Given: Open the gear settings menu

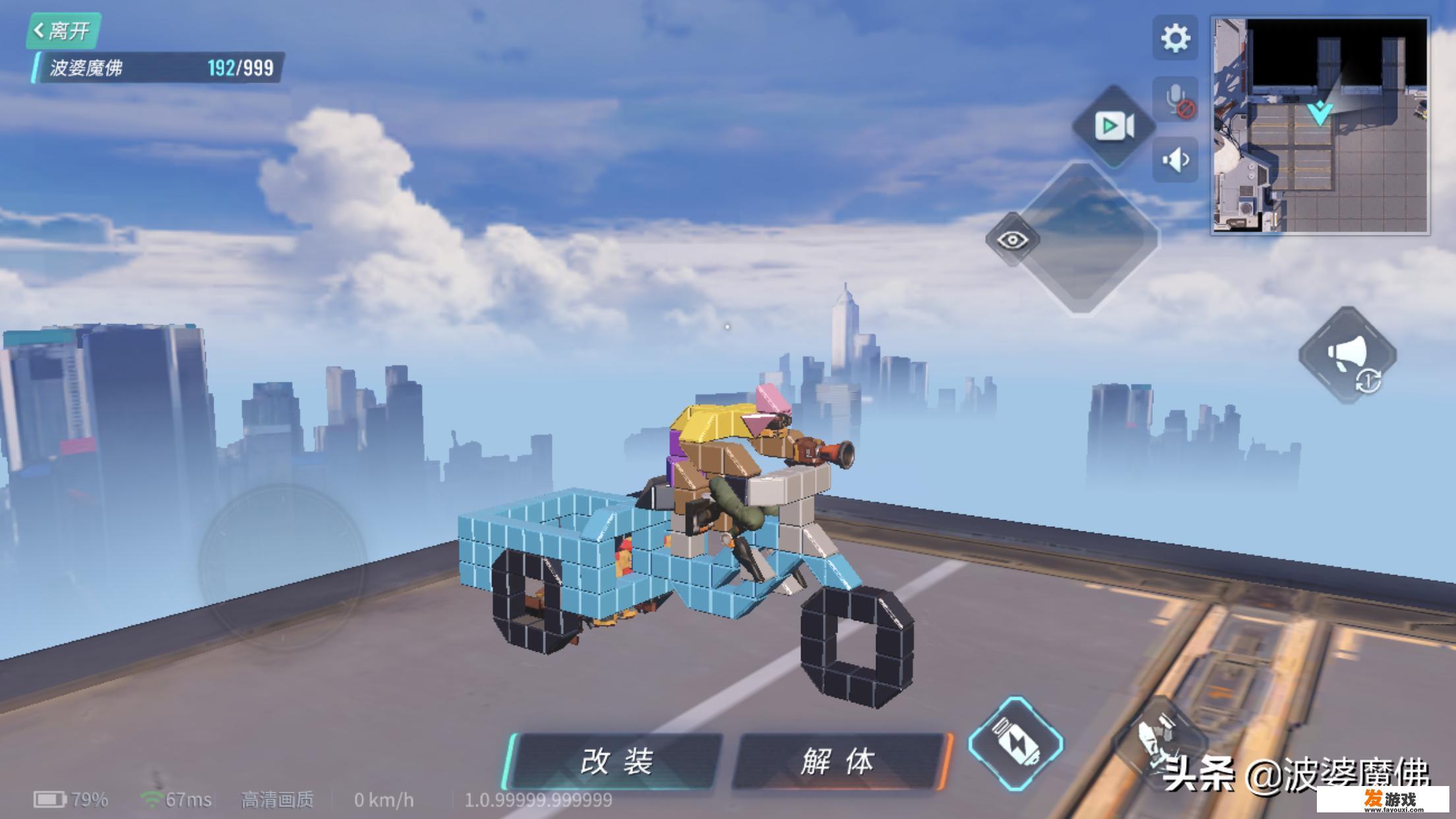Looking at the screenshot, I should 1175,38.
